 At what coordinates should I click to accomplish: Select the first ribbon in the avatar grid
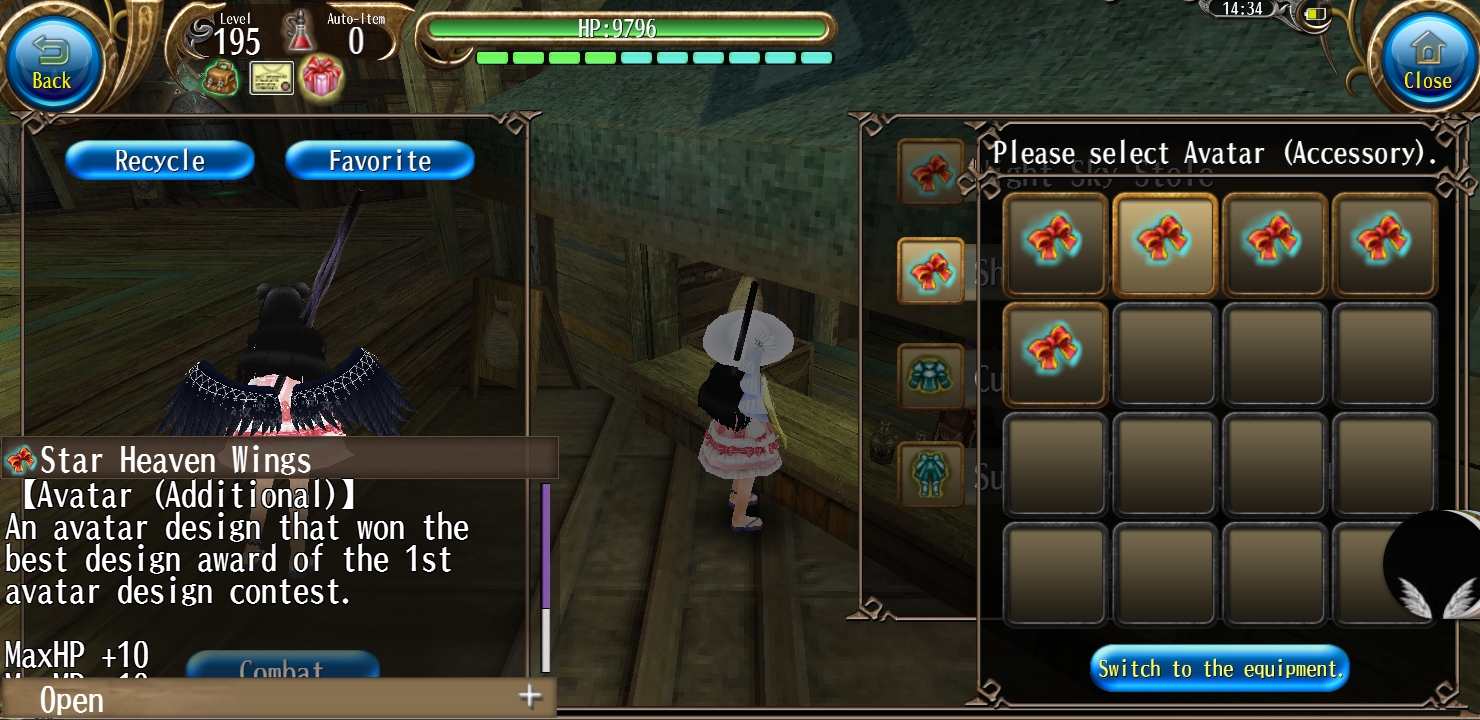click(1055, 243)
